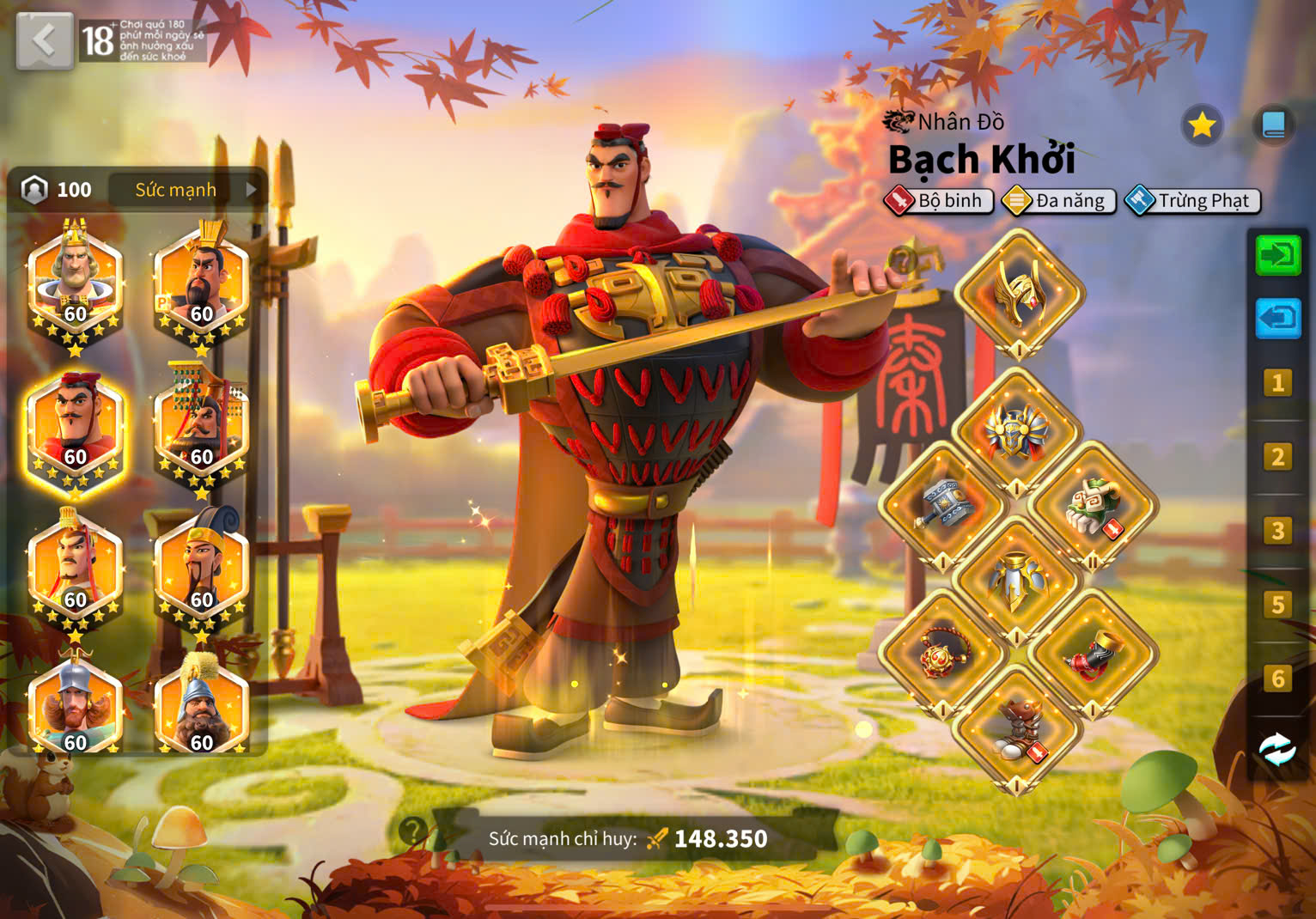Screen dimensions: 1316x919
Task: Choose the highlighted Bạch Khởi commander portrait
Action: (76, 429)
